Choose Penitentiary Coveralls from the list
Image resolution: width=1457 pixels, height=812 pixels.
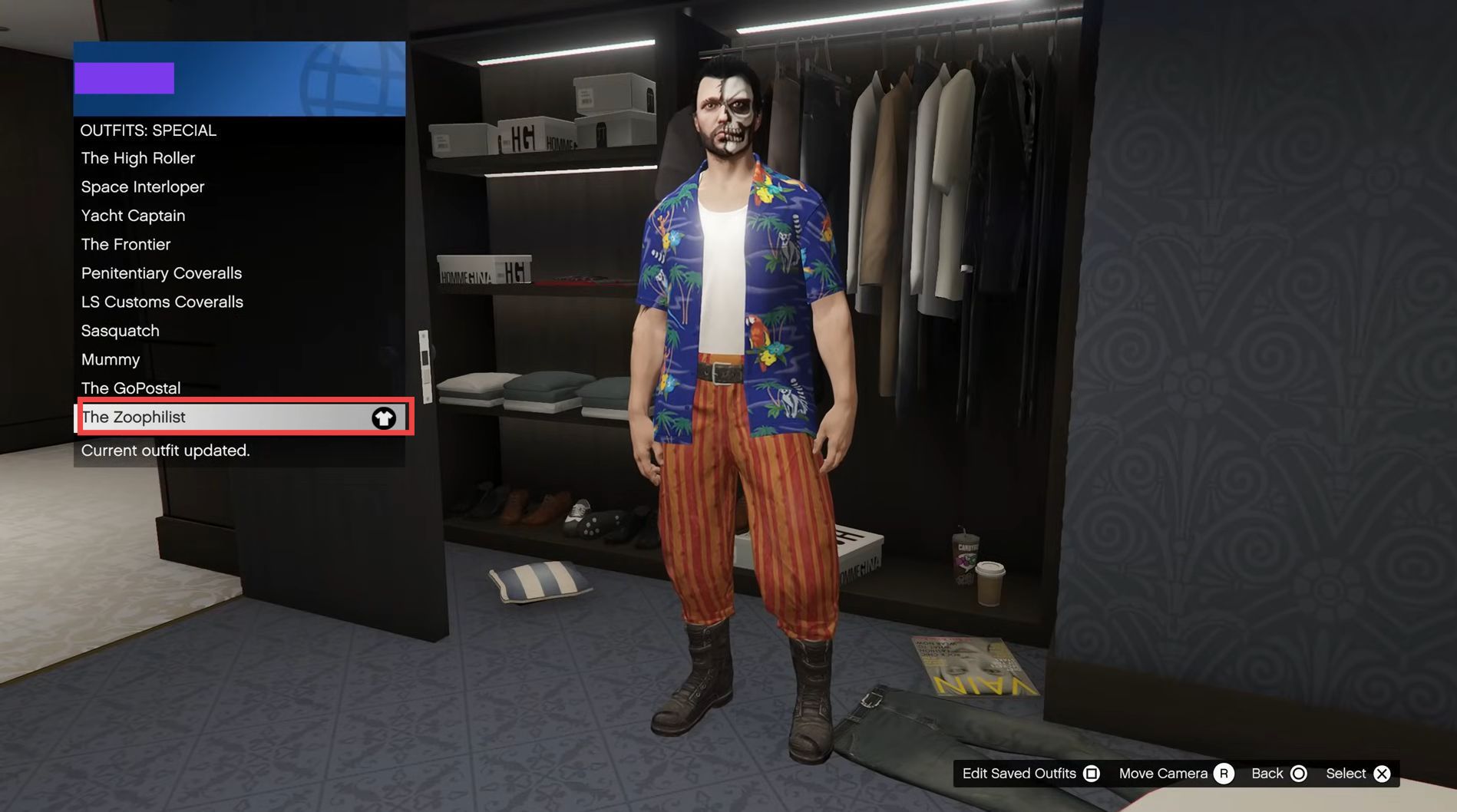pos(161,273)
